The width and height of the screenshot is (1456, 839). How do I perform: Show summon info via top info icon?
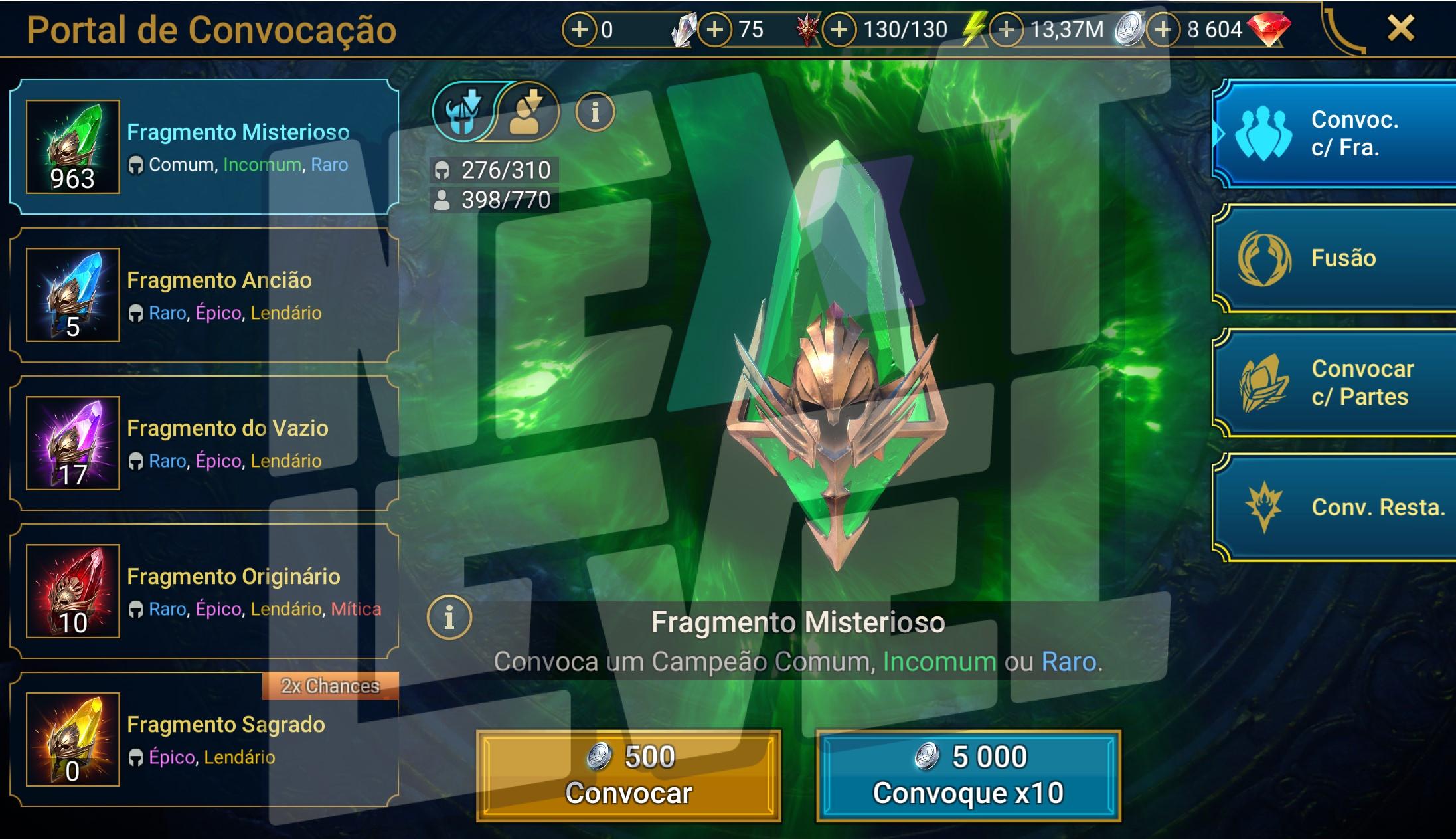pyautogui.click(x=594, y=112)
